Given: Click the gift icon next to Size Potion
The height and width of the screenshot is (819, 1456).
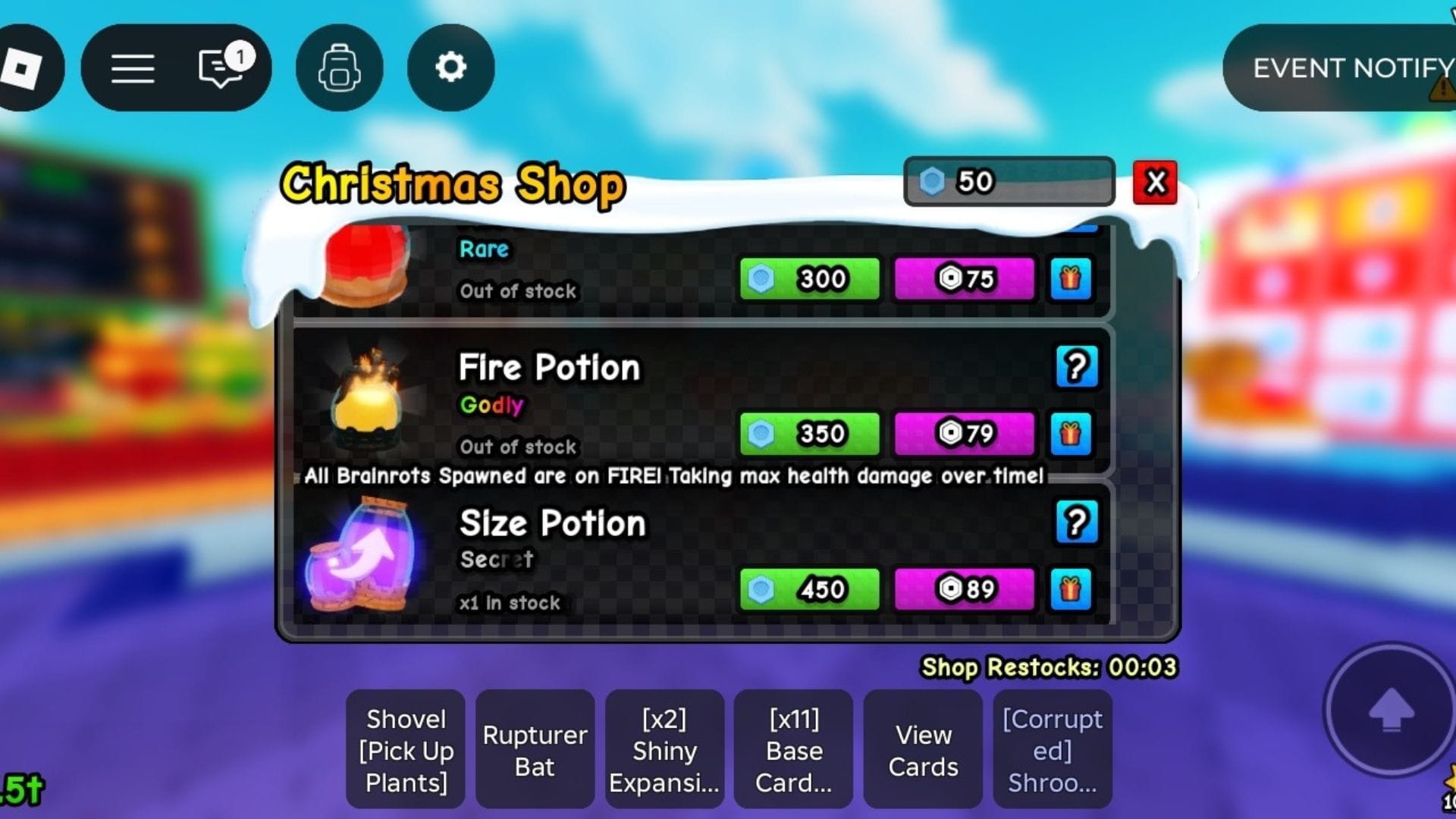Looking at the screenshot, I should (x=1070, y=589).
